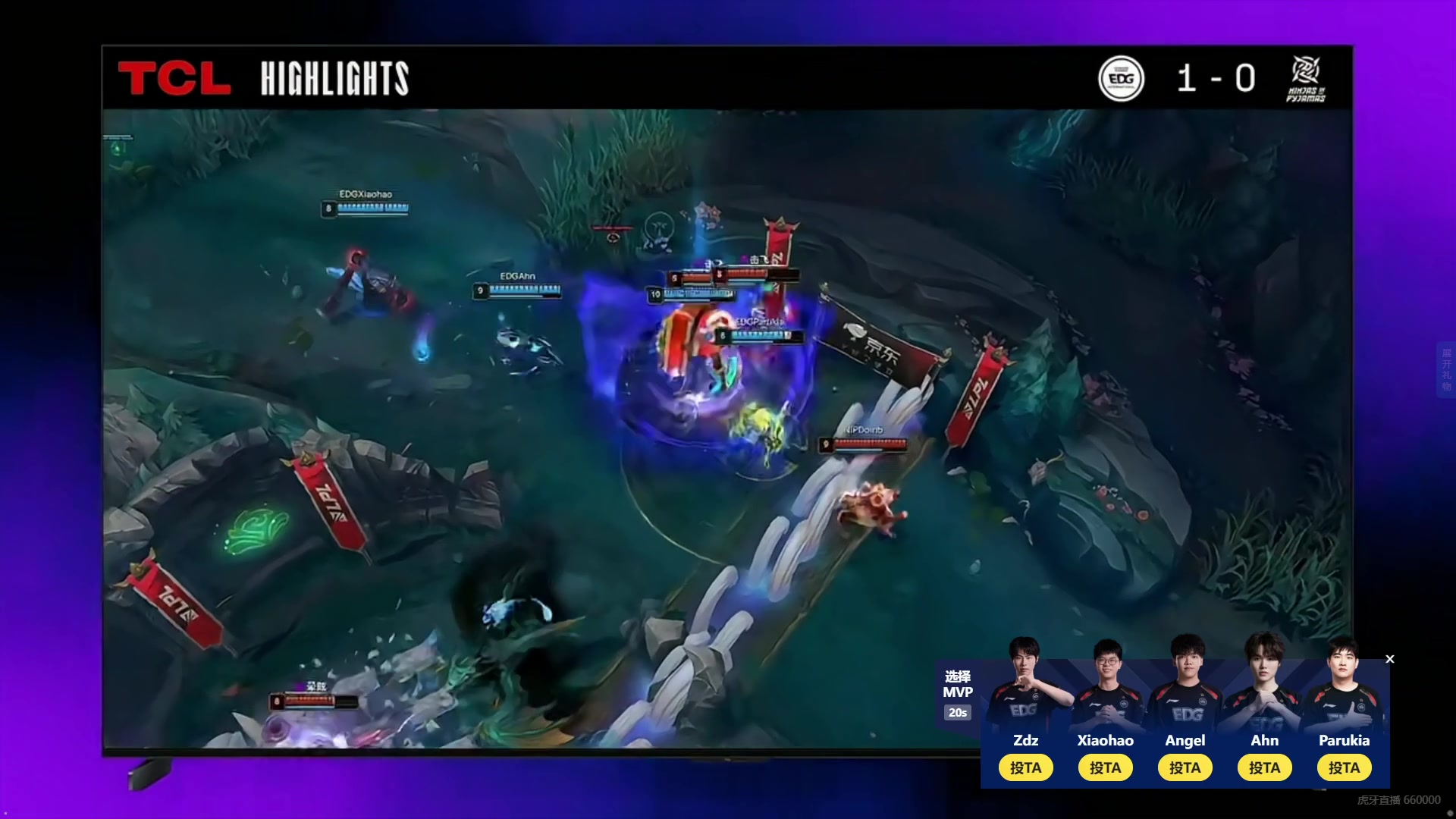Vote for Zdz as MVP
The width and height of the screenshot is (1456, 819).
[1025, 767]
